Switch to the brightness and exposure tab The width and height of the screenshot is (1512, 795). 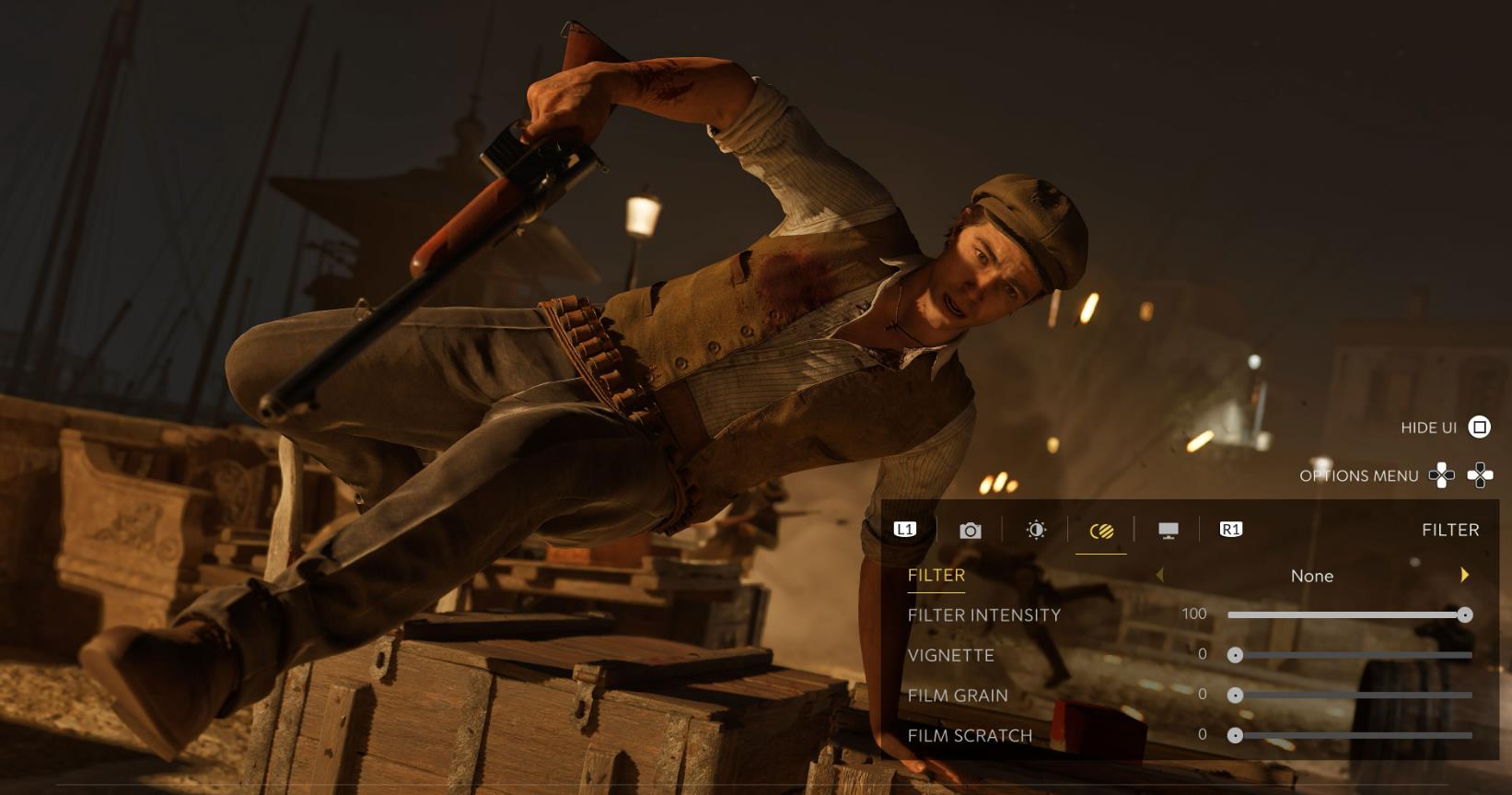[x=1036, y=530]
